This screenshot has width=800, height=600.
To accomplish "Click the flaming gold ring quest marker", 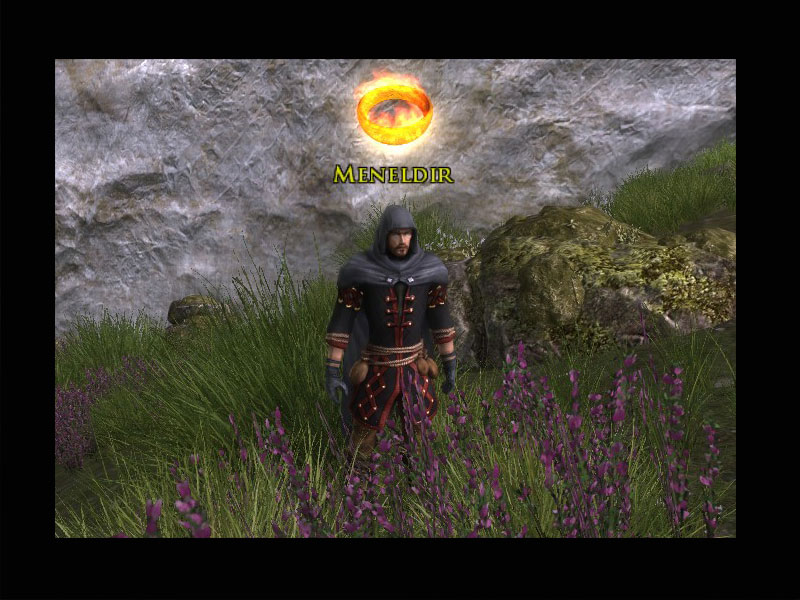I will tap(394, 109).
